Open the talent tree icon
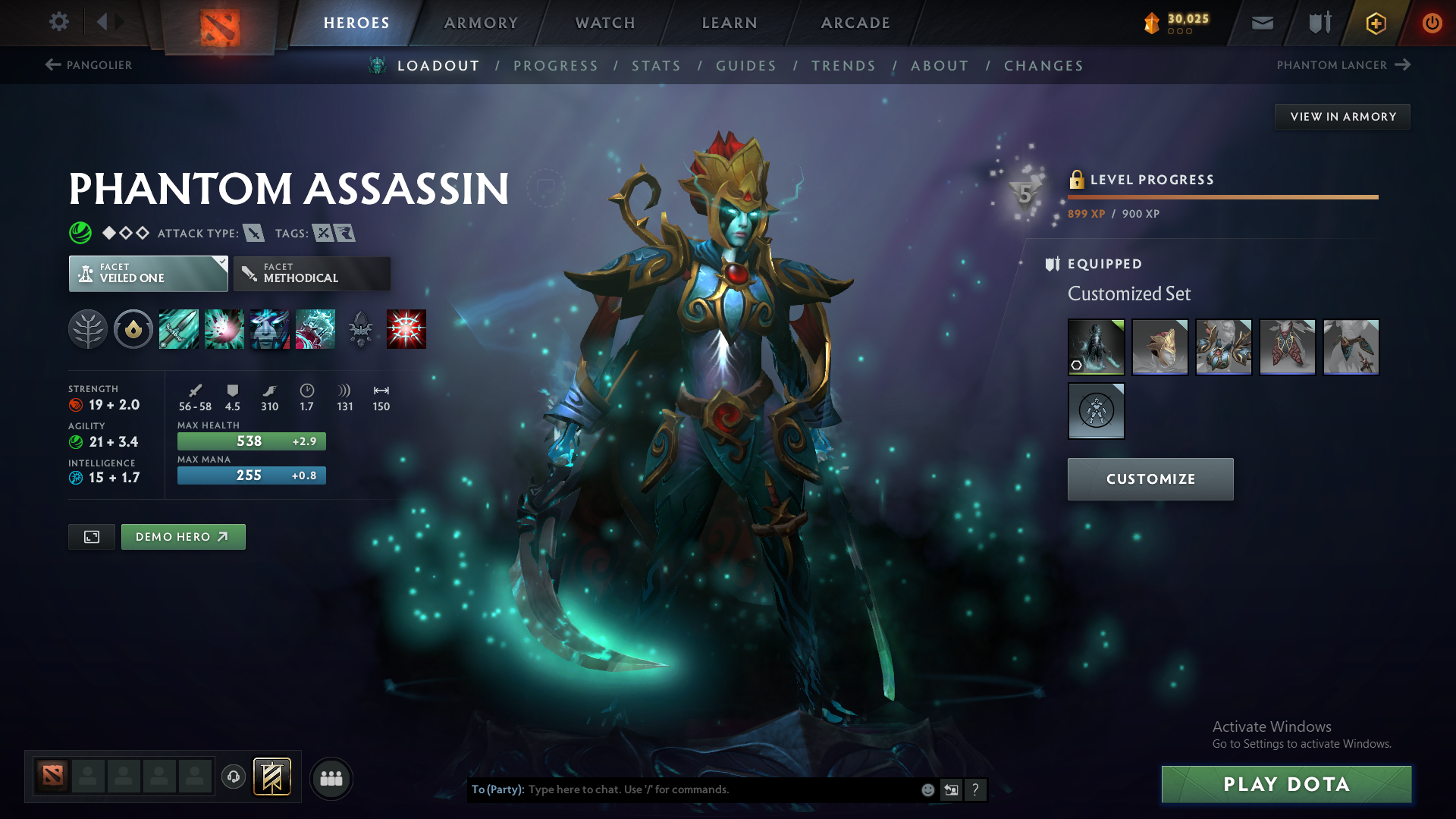1456x819 pixels. pyautogui.click(x=88, y=328)
